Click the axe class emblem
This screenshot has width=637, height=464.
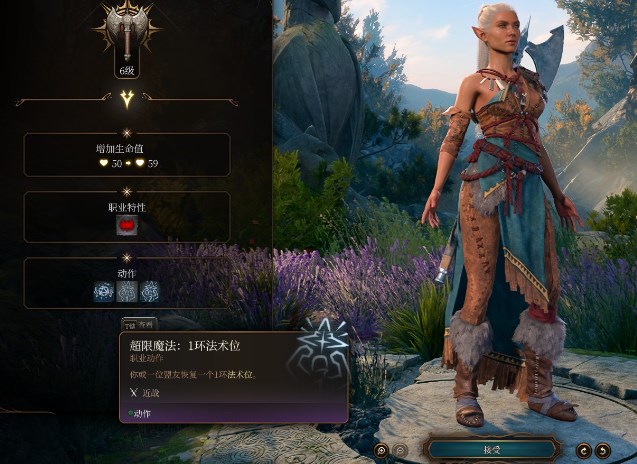click(x=127, y=29)
